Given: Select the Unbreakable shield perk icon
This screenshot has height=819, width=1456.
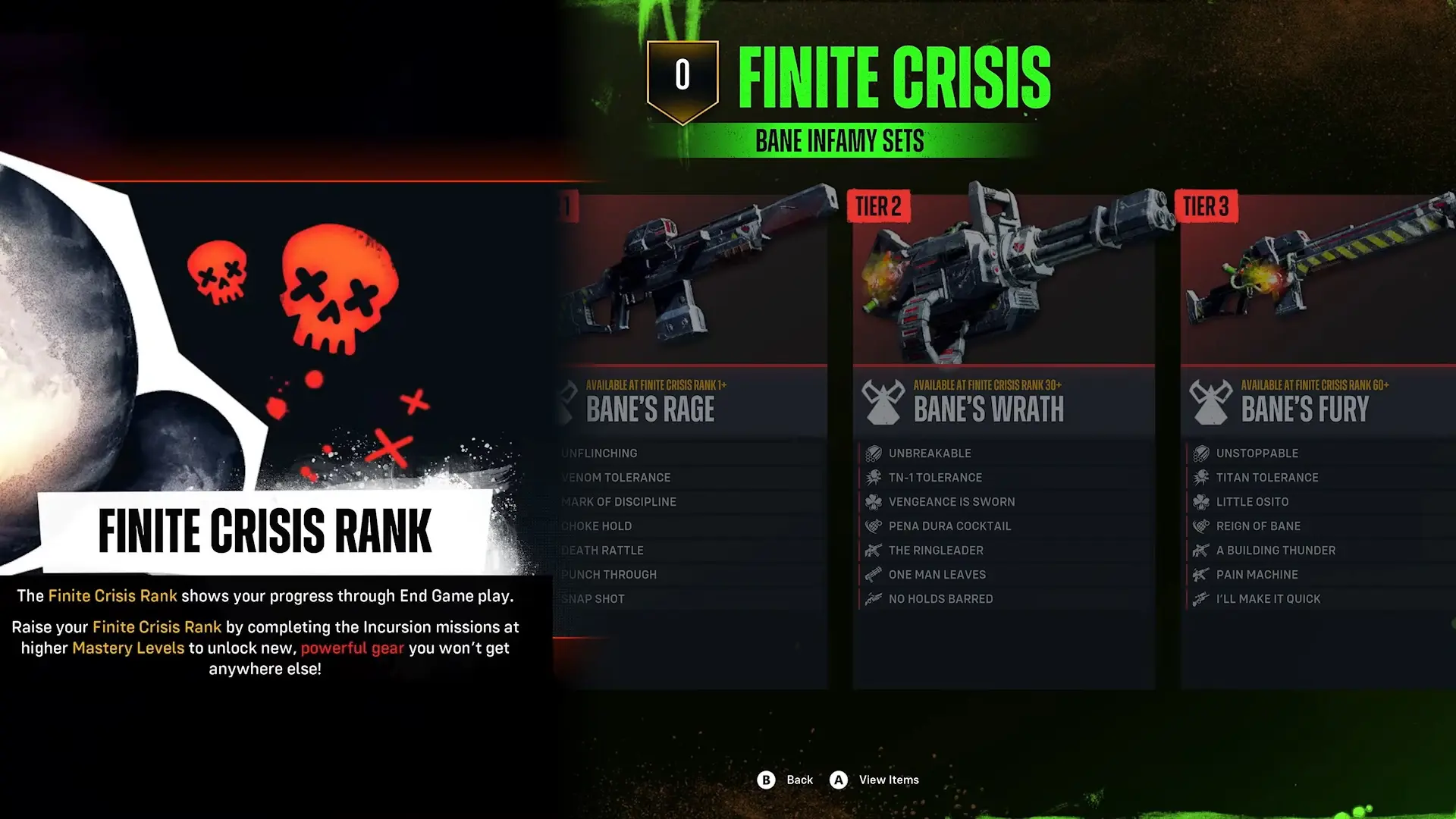Looking at the screenshot, I should [872, 453].
